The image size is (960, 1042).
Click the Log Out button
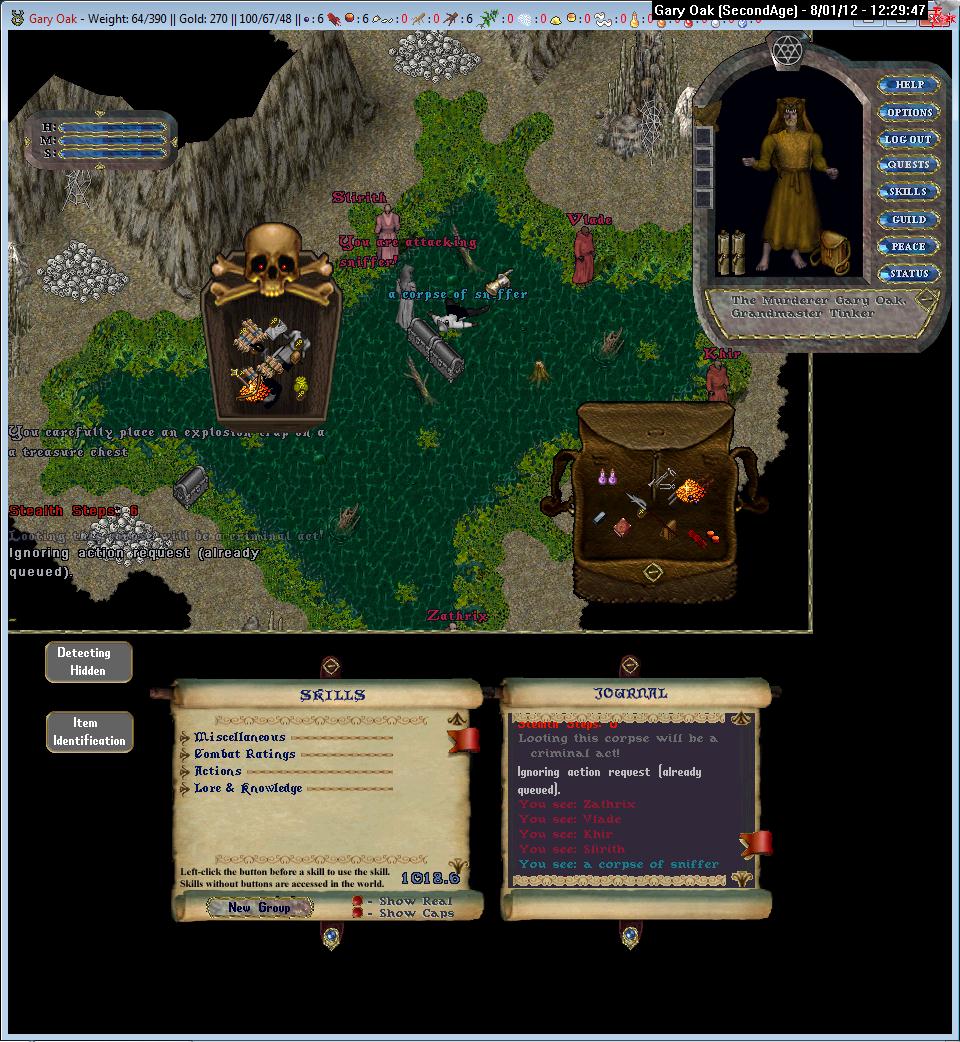(x=908, y=139)
